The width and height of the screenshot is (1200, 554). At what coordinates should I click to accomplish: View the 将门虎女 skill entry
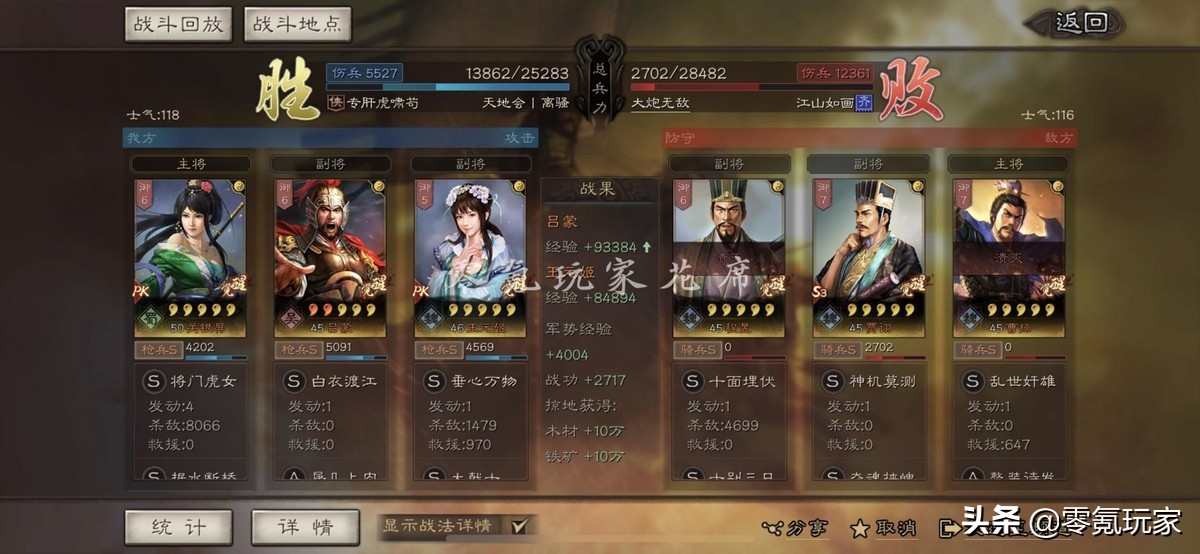coord(190,382)
